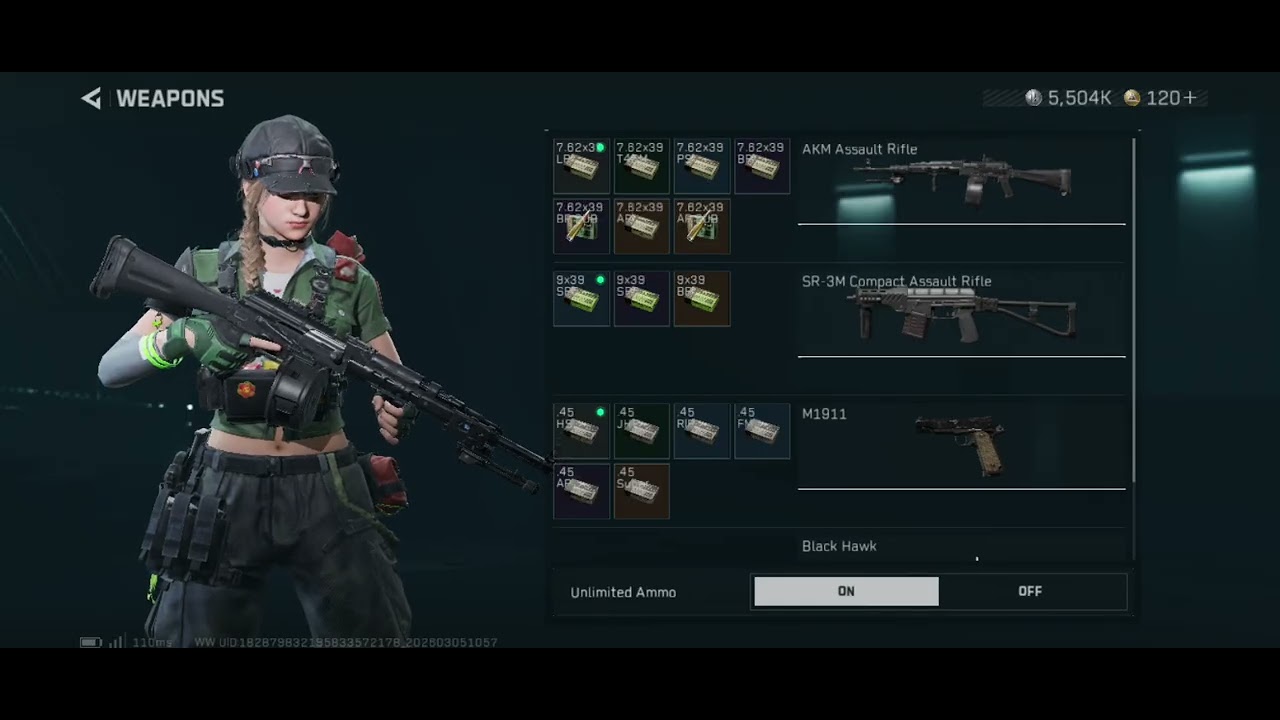Equip the .45 RIP ammo
Image resolution: width=1280 pixels, height=720 pixels.
[x=701, y=431]
